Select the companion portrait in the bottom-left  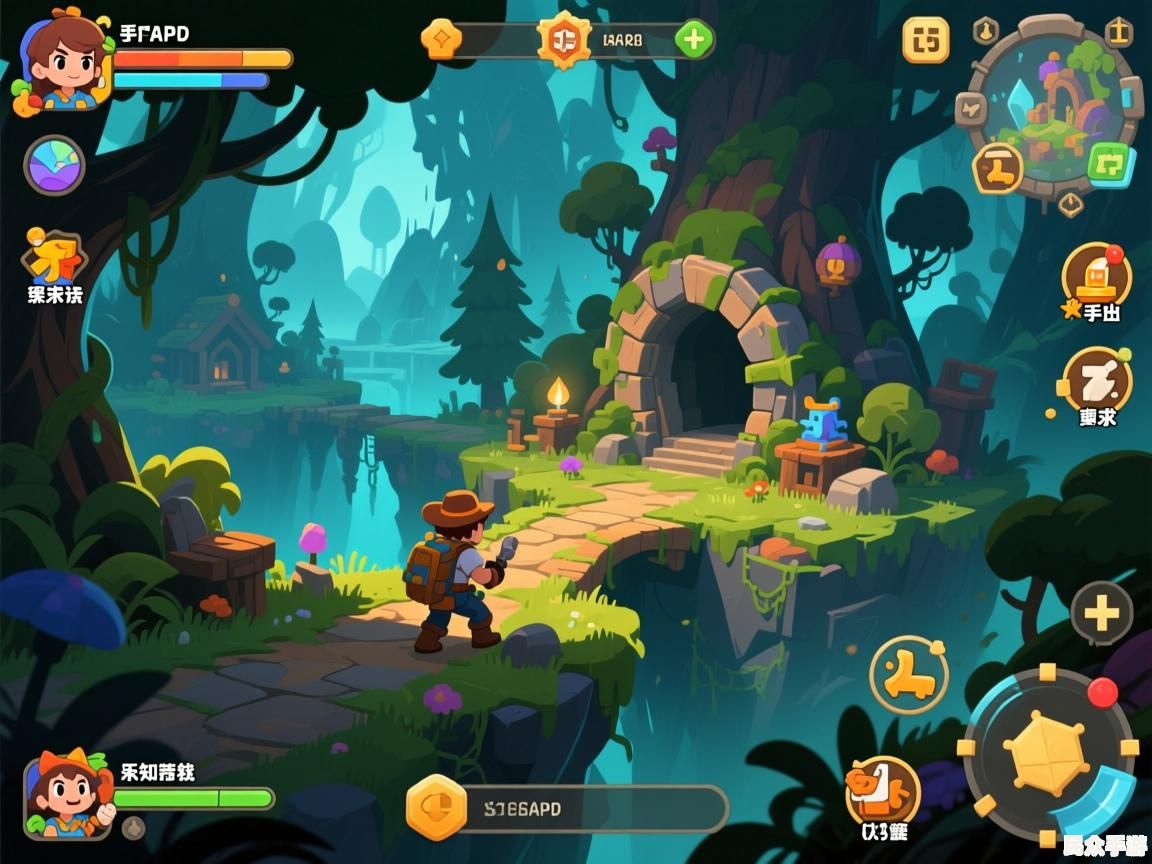pyautogui.click(x=68, y=796)
